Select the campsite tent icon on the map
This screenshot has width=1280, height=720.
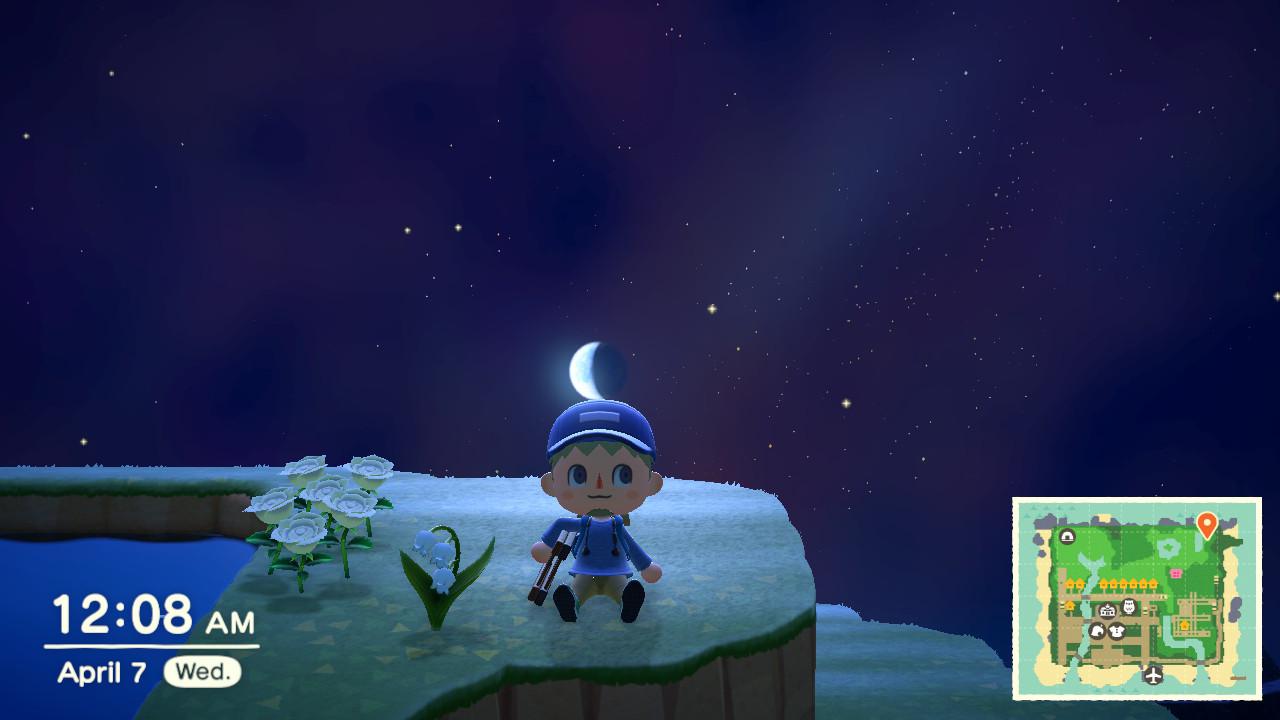tap(1067, 535)
